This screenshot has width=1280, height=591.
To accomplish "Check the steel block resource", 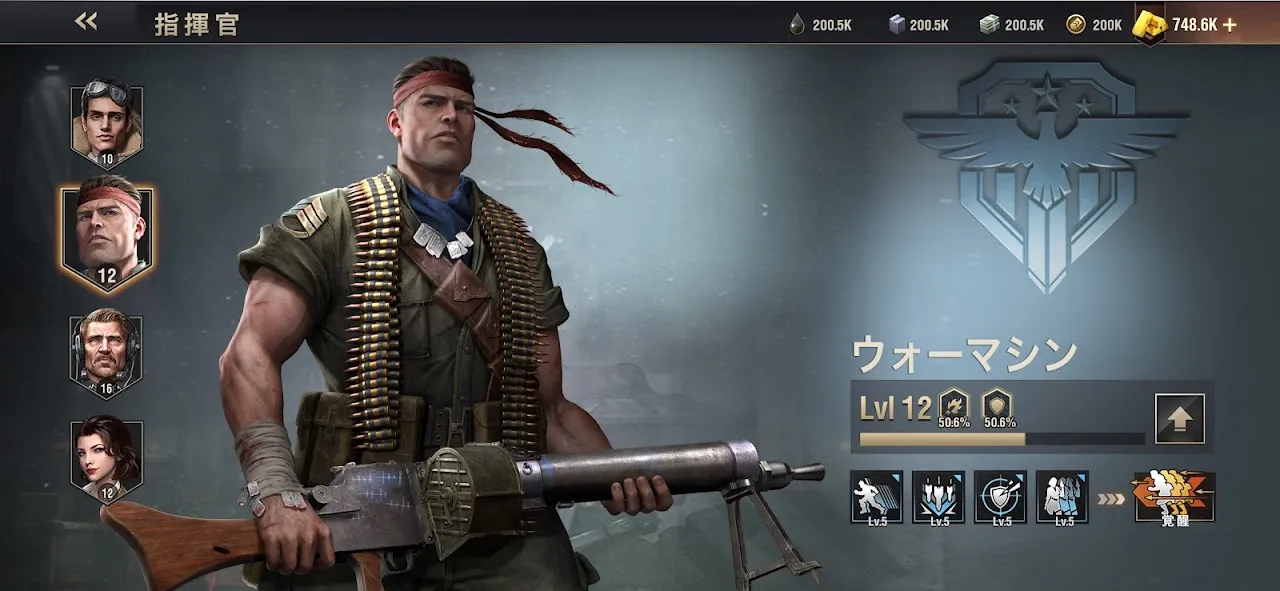I will click(917, 25).
